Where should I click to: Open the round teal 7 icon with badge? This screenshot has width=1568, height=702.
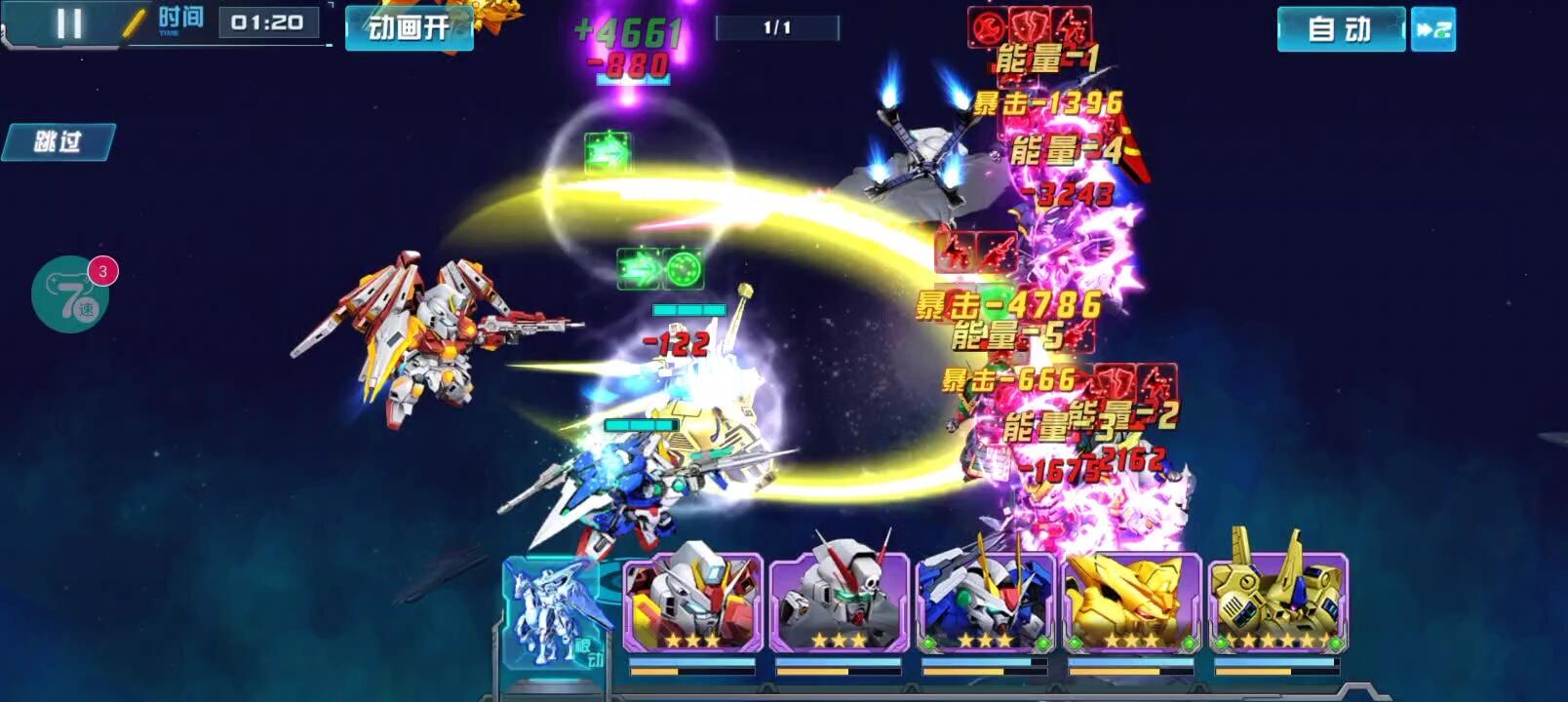(x=70, y=294)
